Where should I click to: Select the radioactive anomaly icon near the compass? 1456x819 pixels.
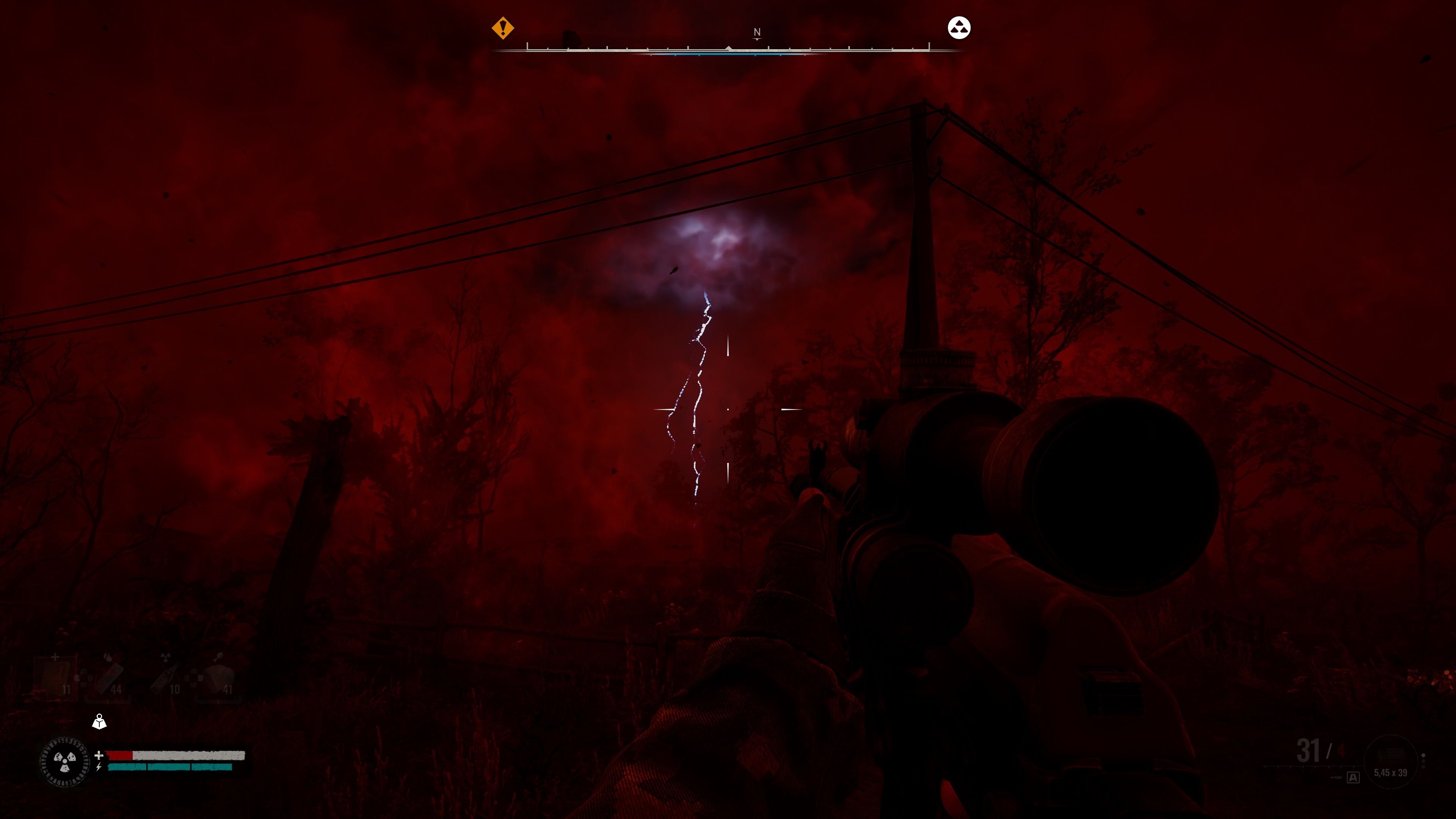(x=959, y=28)
